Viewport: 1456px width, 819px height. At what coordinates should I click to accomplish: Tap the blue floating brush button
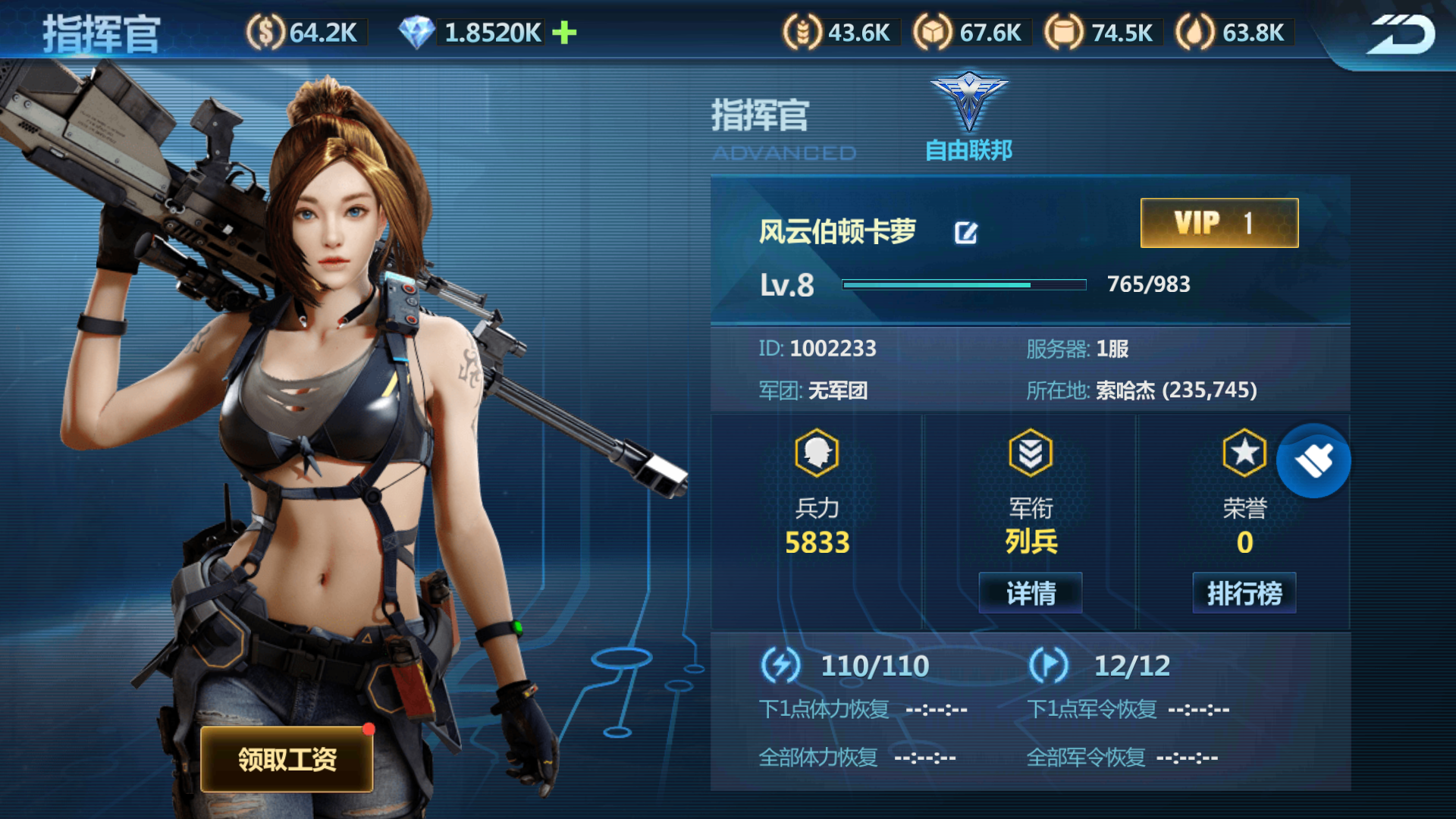tap(1313, 461)
